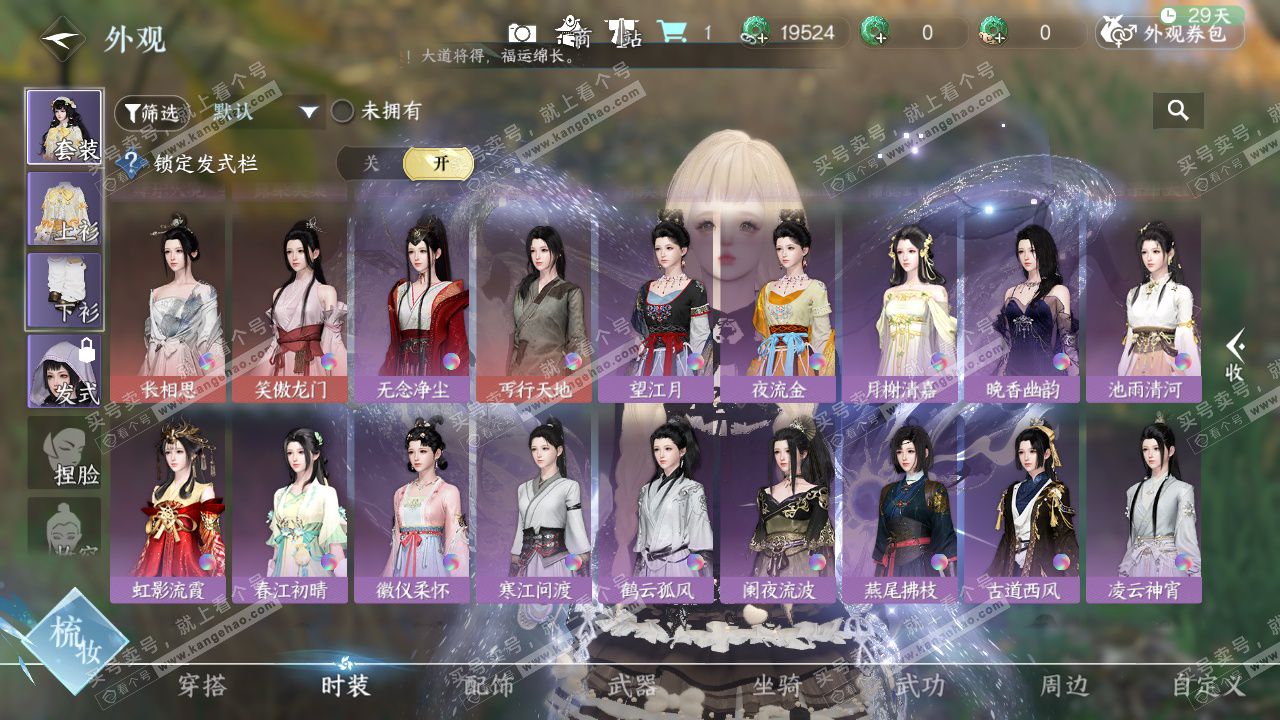Screen dimensions: 1280x720
Task: Switch to the 上衫 category
Action: [x=64, y=209]
